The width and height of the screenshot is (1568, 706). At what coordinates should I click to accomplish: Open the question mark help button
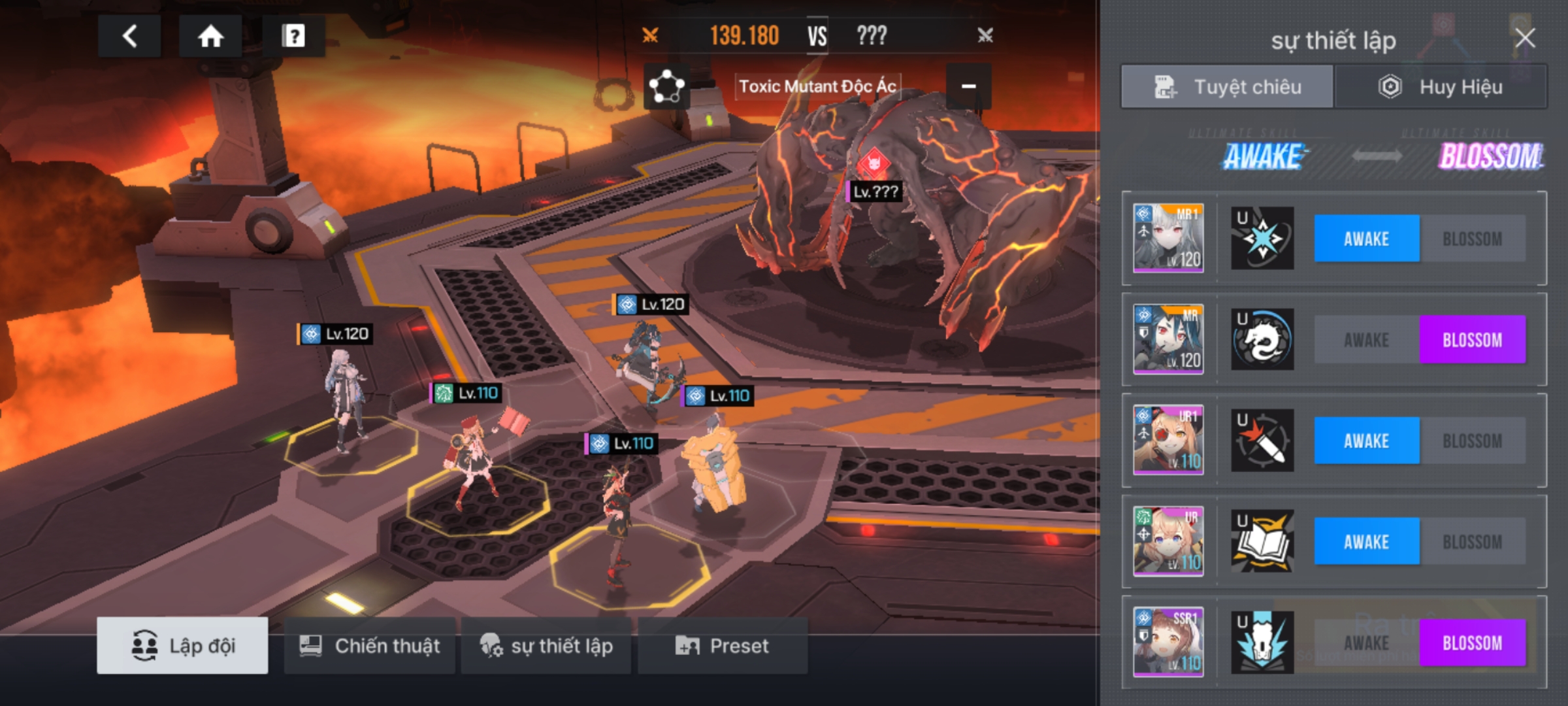tap(293, 36)
